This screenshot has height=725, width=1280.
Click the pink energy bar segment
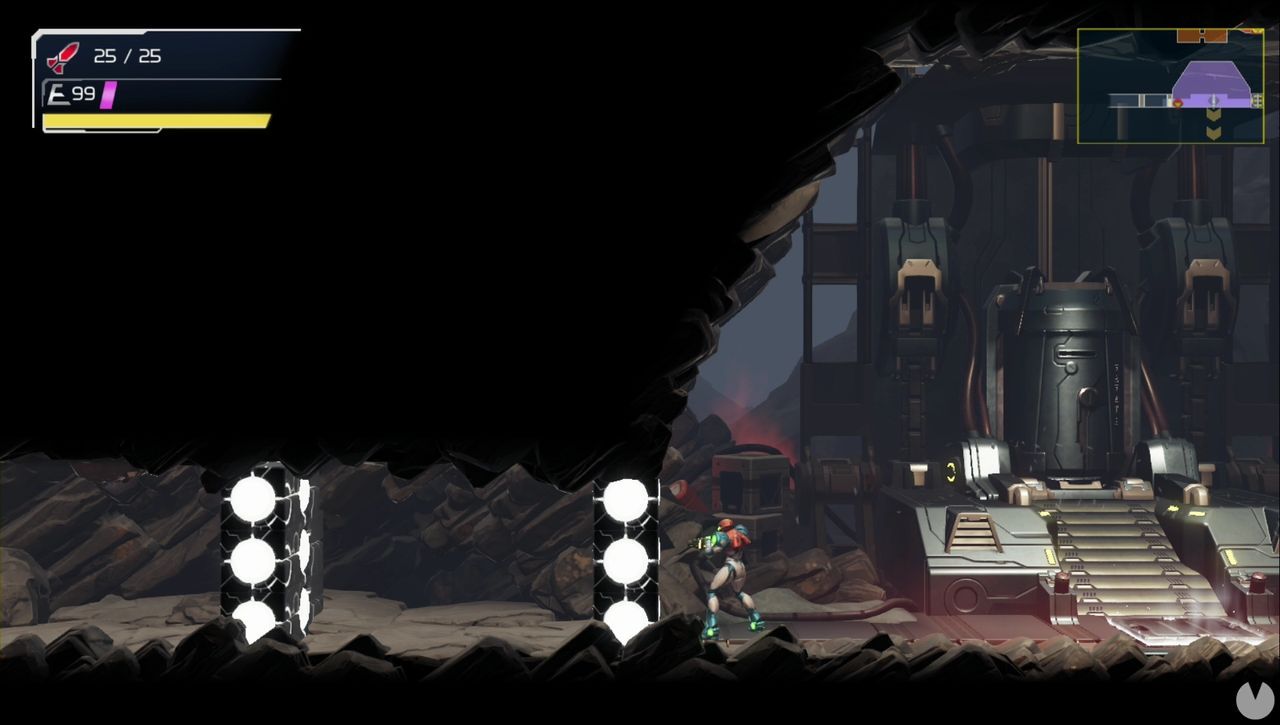(108, 93)
